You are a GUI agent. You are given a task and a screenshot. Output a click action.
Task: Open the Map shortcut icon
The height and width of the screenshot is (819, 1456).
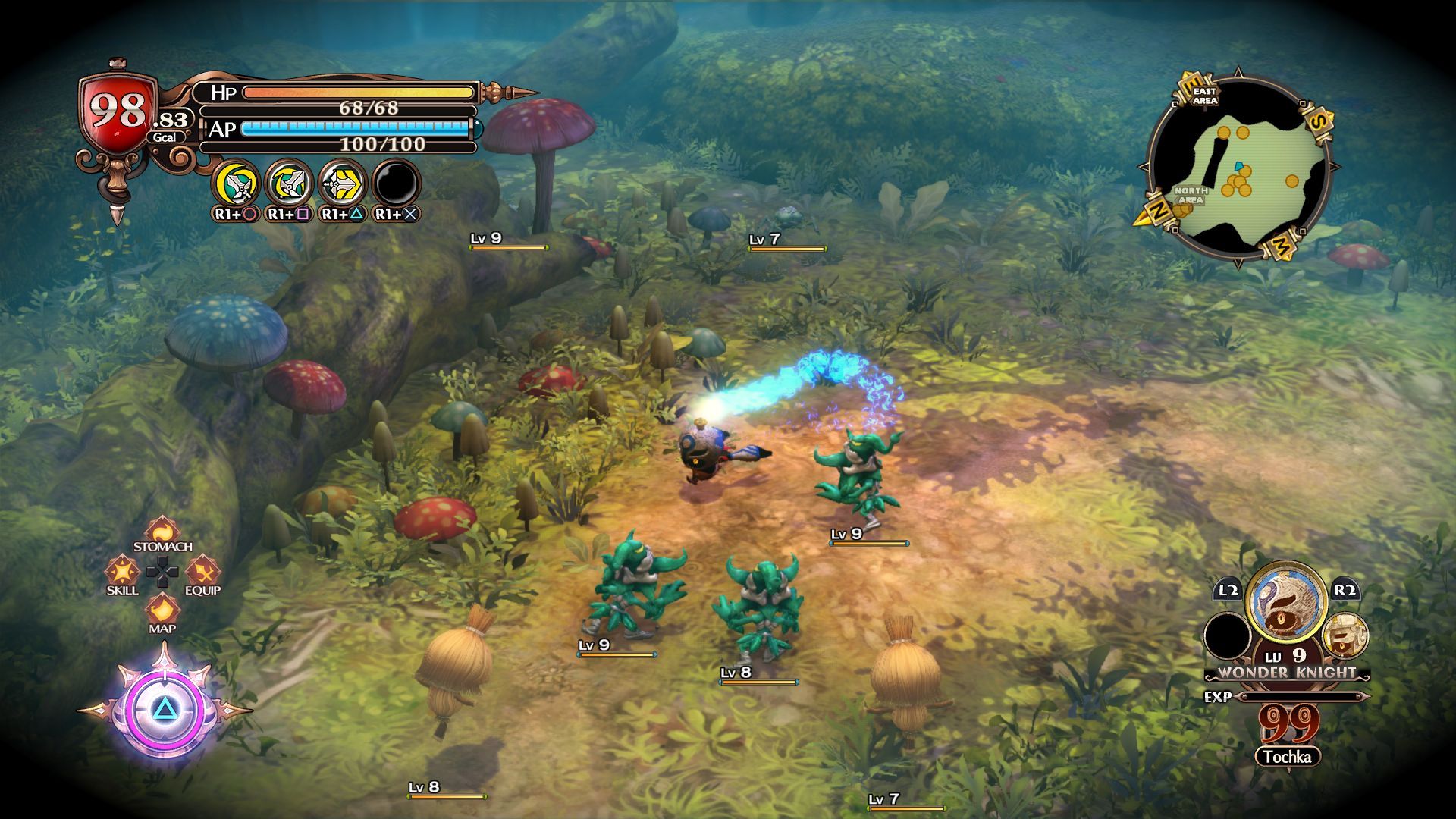(162, 609)
